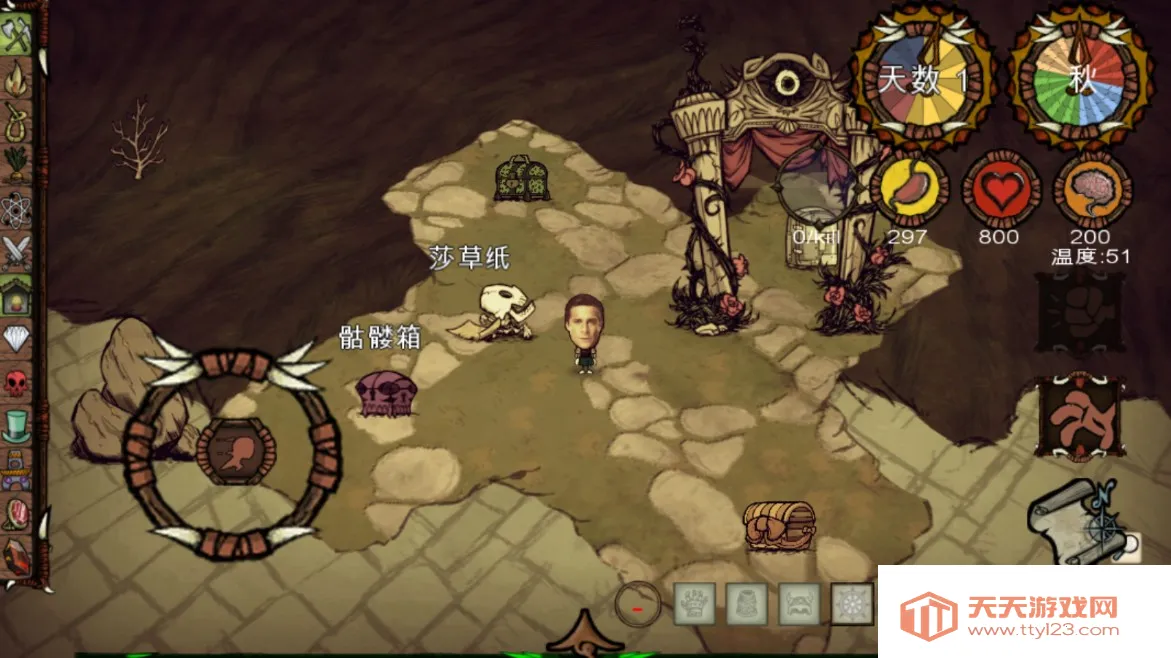
Task: Tap the virtual joystick movement control
Action: 233,451
